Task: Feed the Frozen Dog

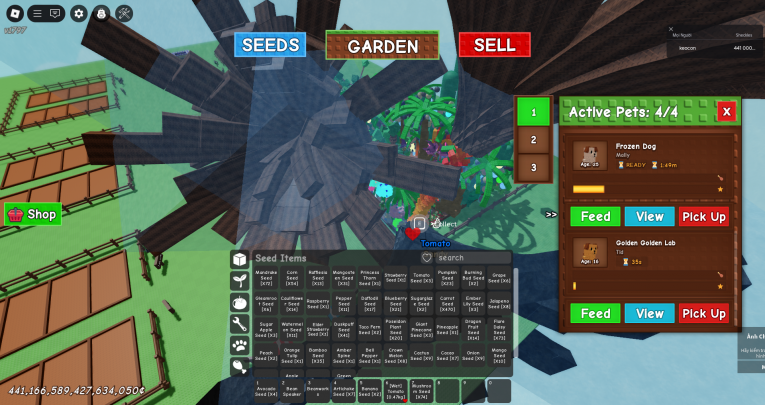Action: 595,216
